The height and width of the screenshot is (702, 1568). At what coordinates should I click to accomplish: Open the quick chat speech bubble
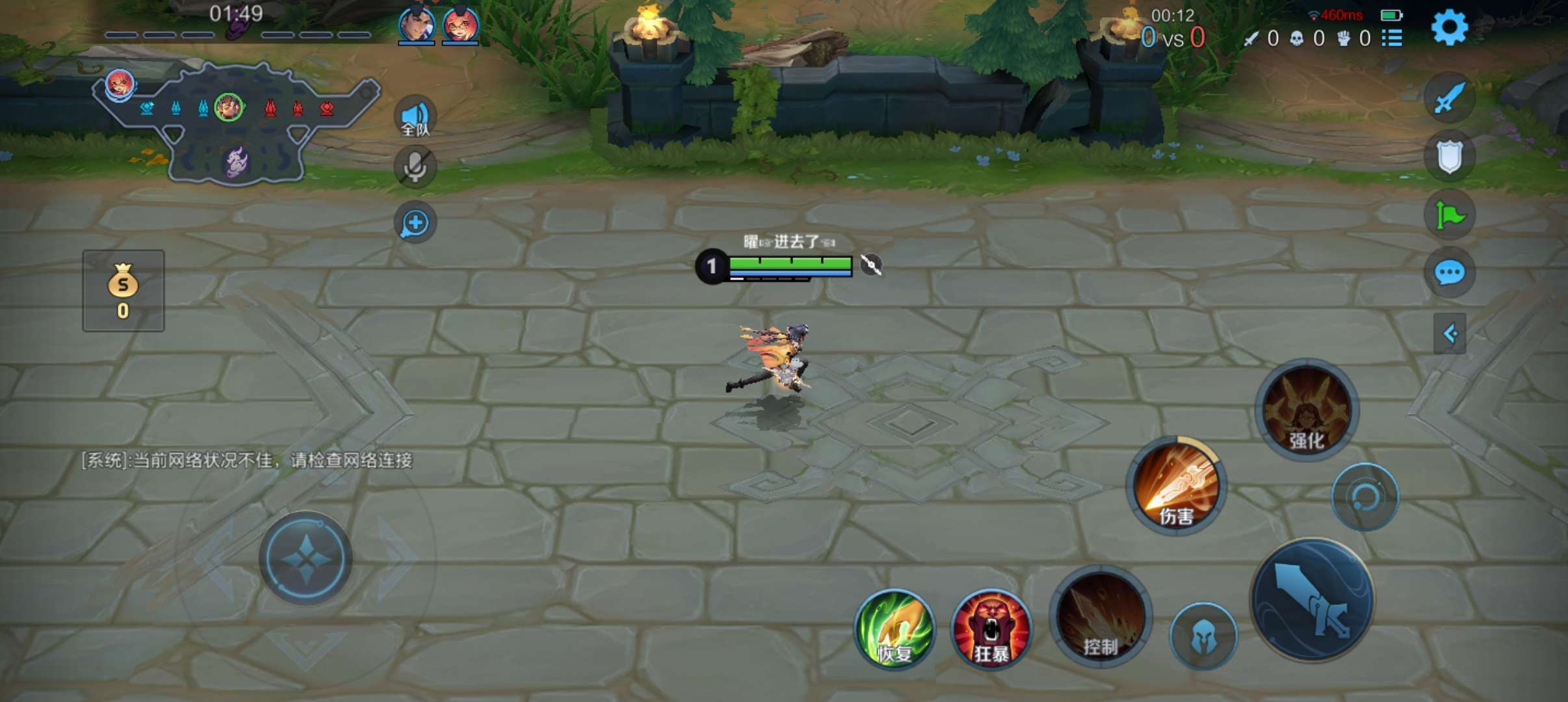[1449, 272]
